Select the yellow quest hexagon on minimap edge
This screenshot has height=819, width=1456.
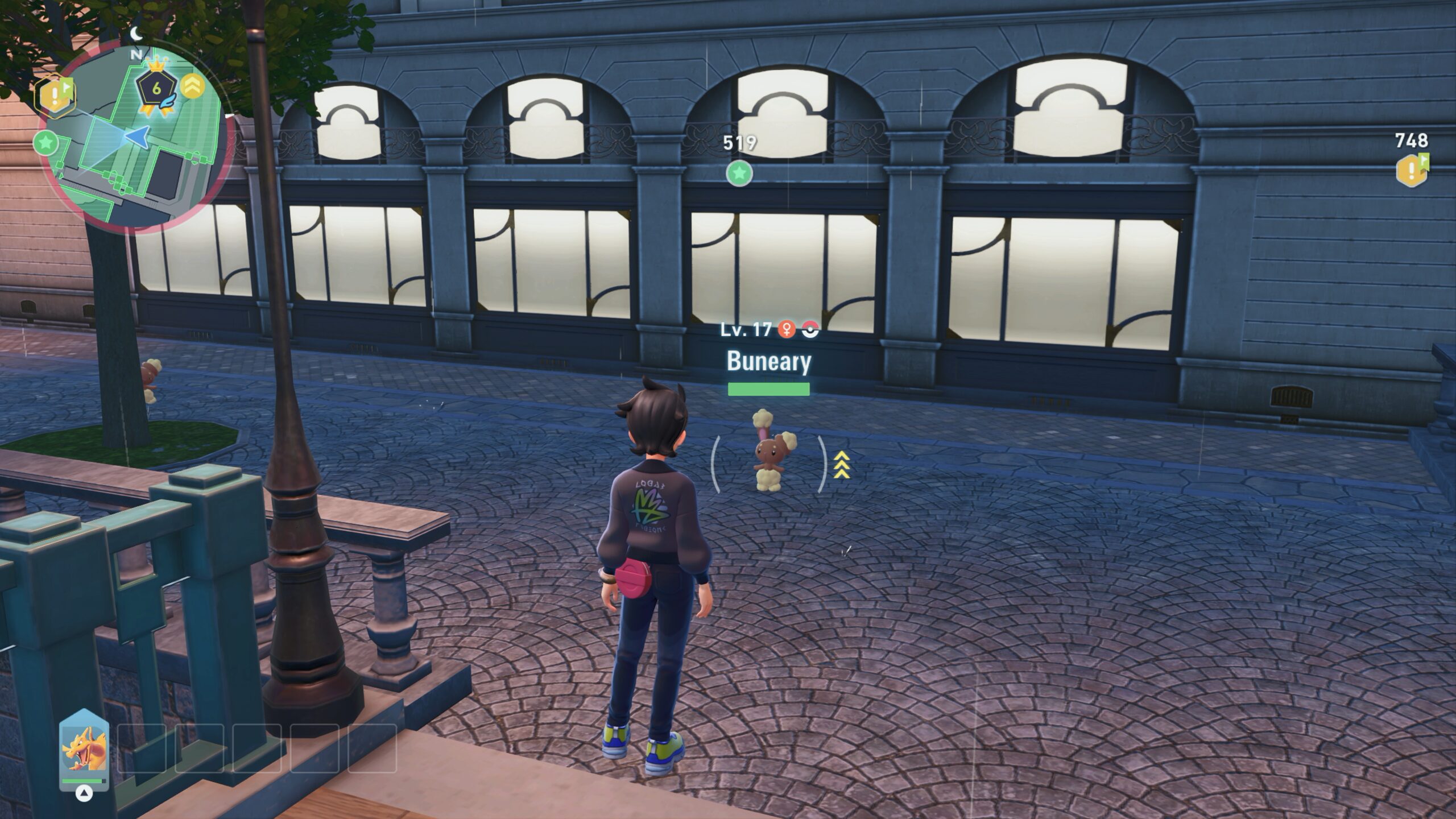55,95
